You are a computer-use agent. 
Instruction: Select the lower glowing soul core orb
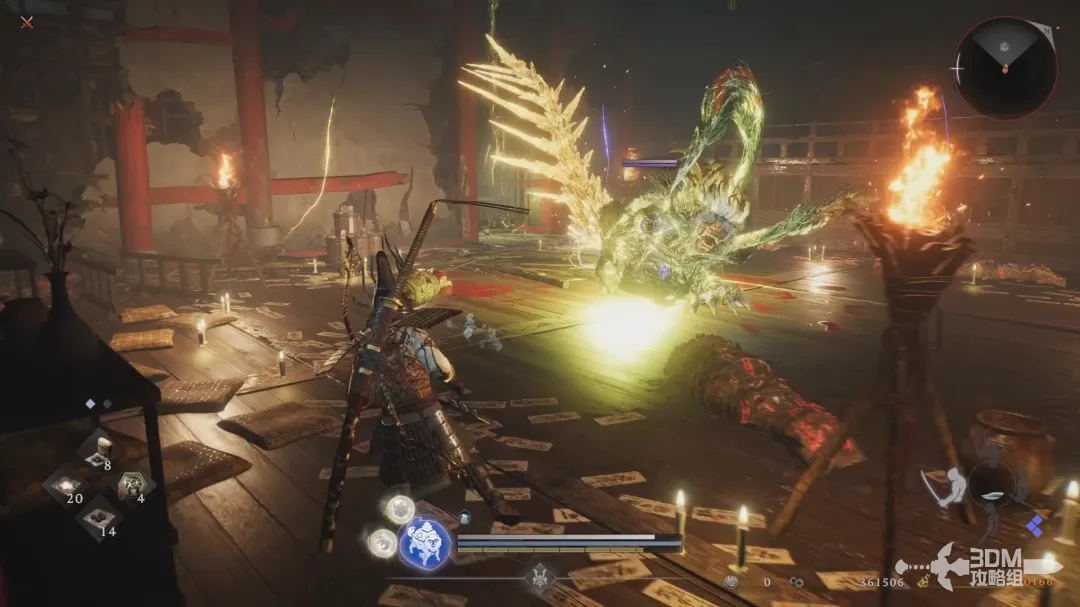pos(380,542)
